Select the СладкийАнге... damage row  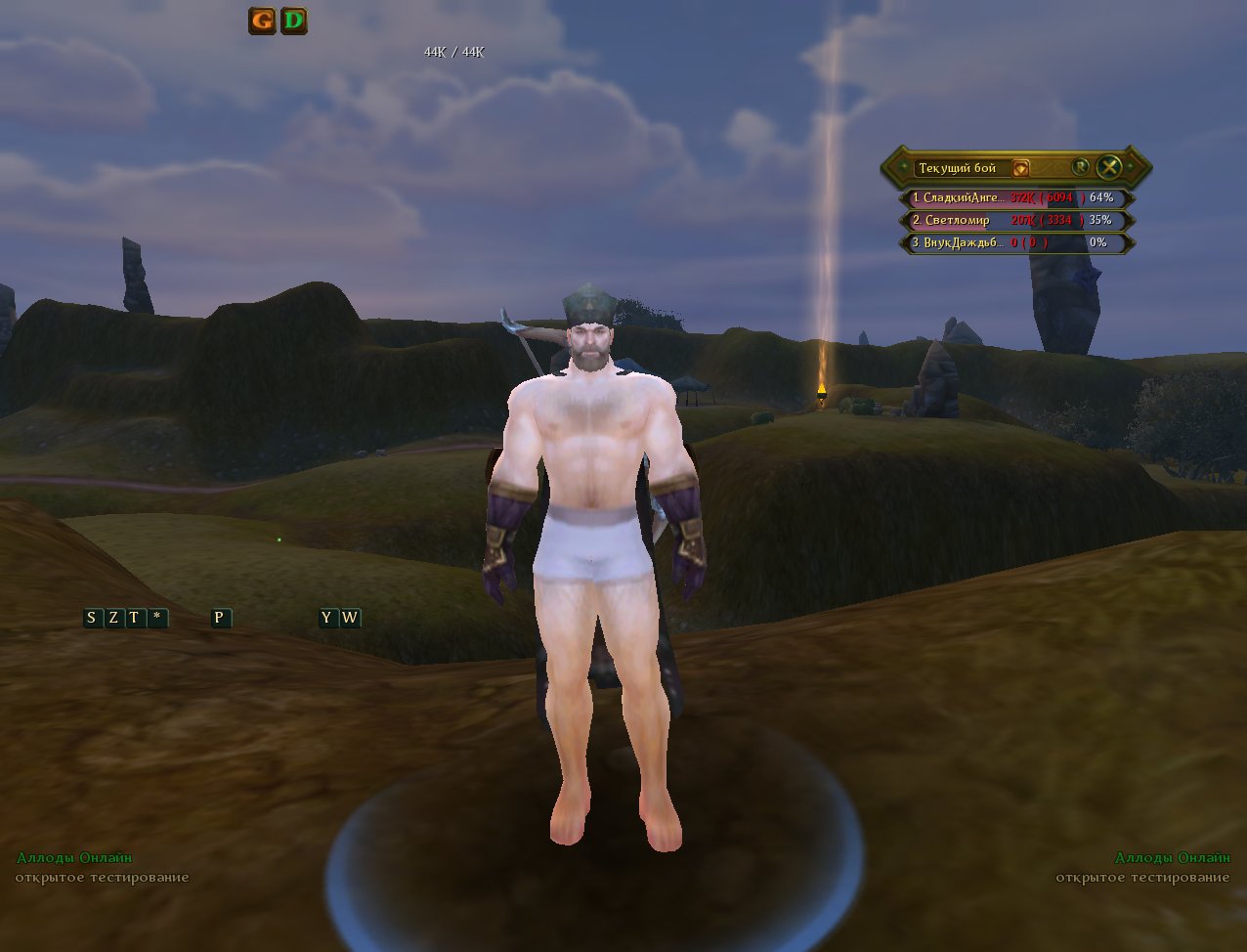pyautogui.click(x=1015, y=197)
